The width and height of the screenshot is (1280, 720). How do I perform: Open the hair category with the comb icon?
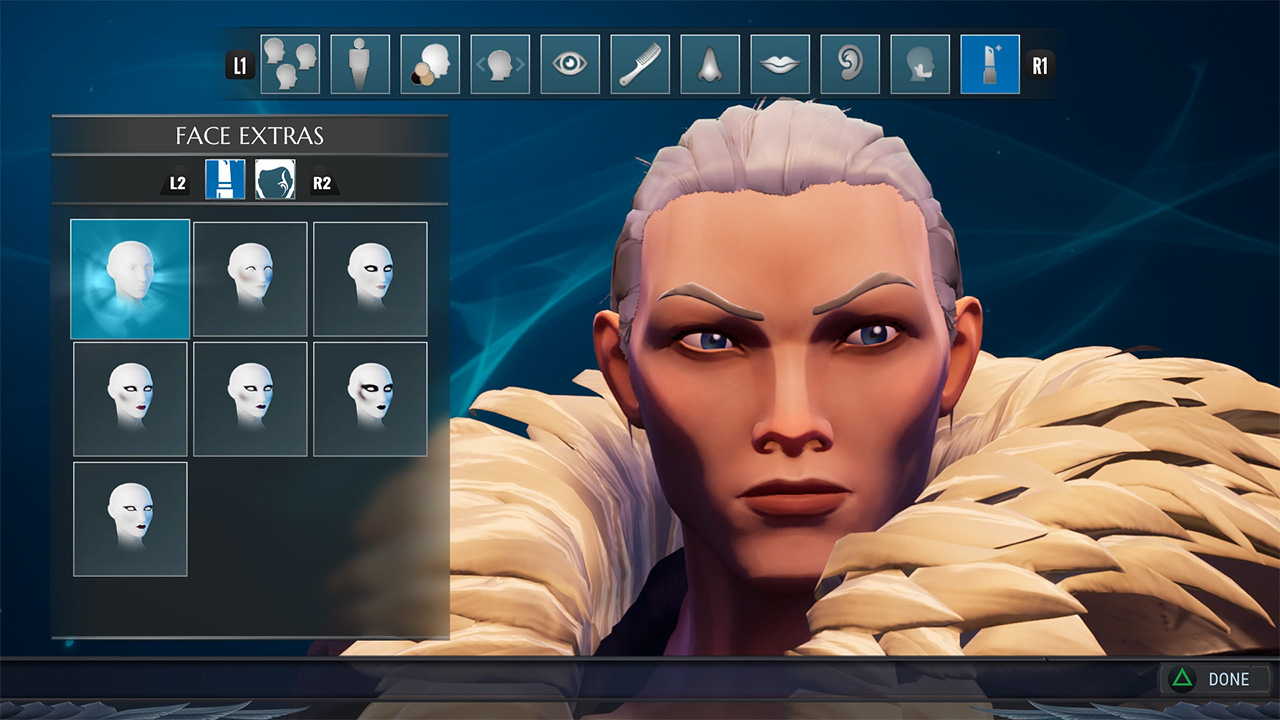point(640,63)
